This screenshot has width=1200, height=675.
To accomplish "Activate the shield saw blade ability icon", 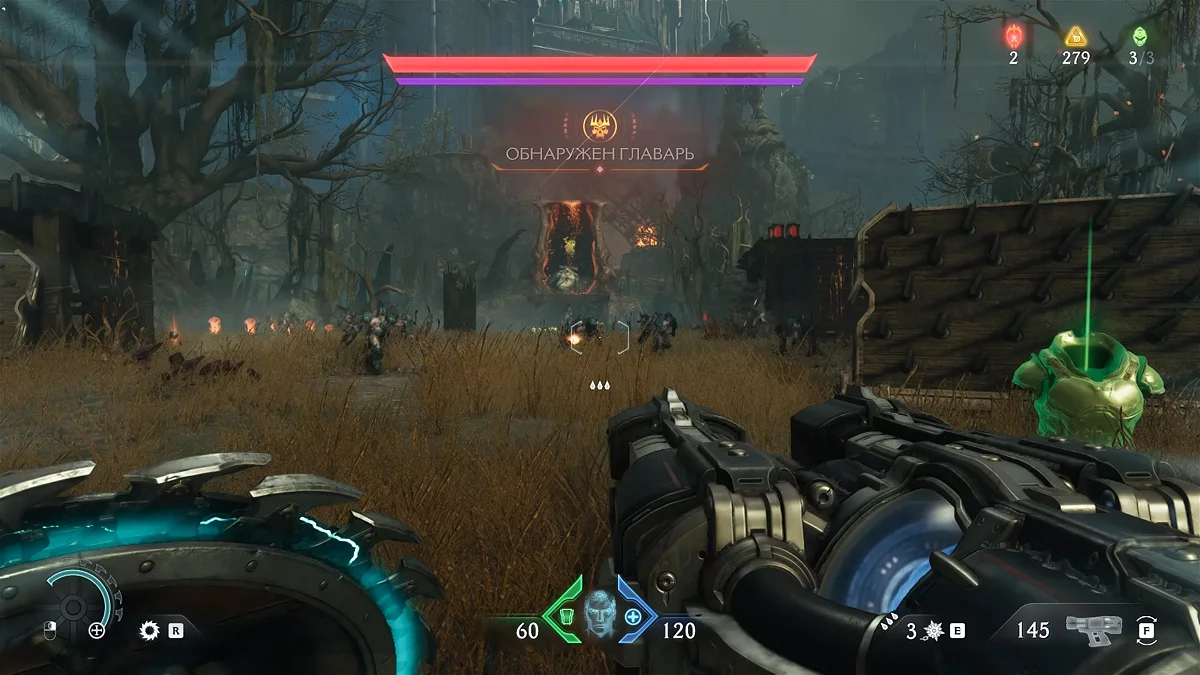I will point(150,630).
